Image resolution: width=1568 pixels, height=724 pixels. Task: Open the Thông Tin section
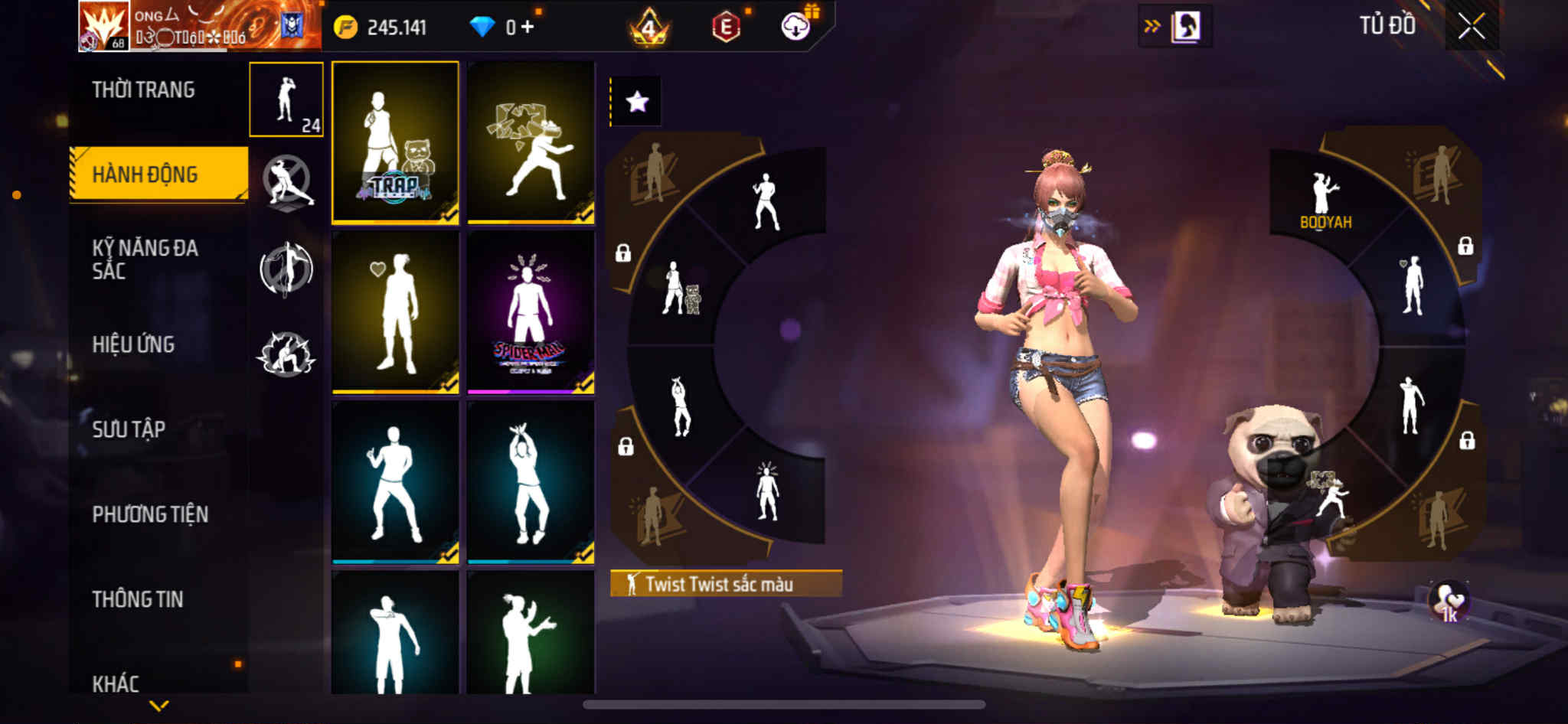(x=138, y=599)
